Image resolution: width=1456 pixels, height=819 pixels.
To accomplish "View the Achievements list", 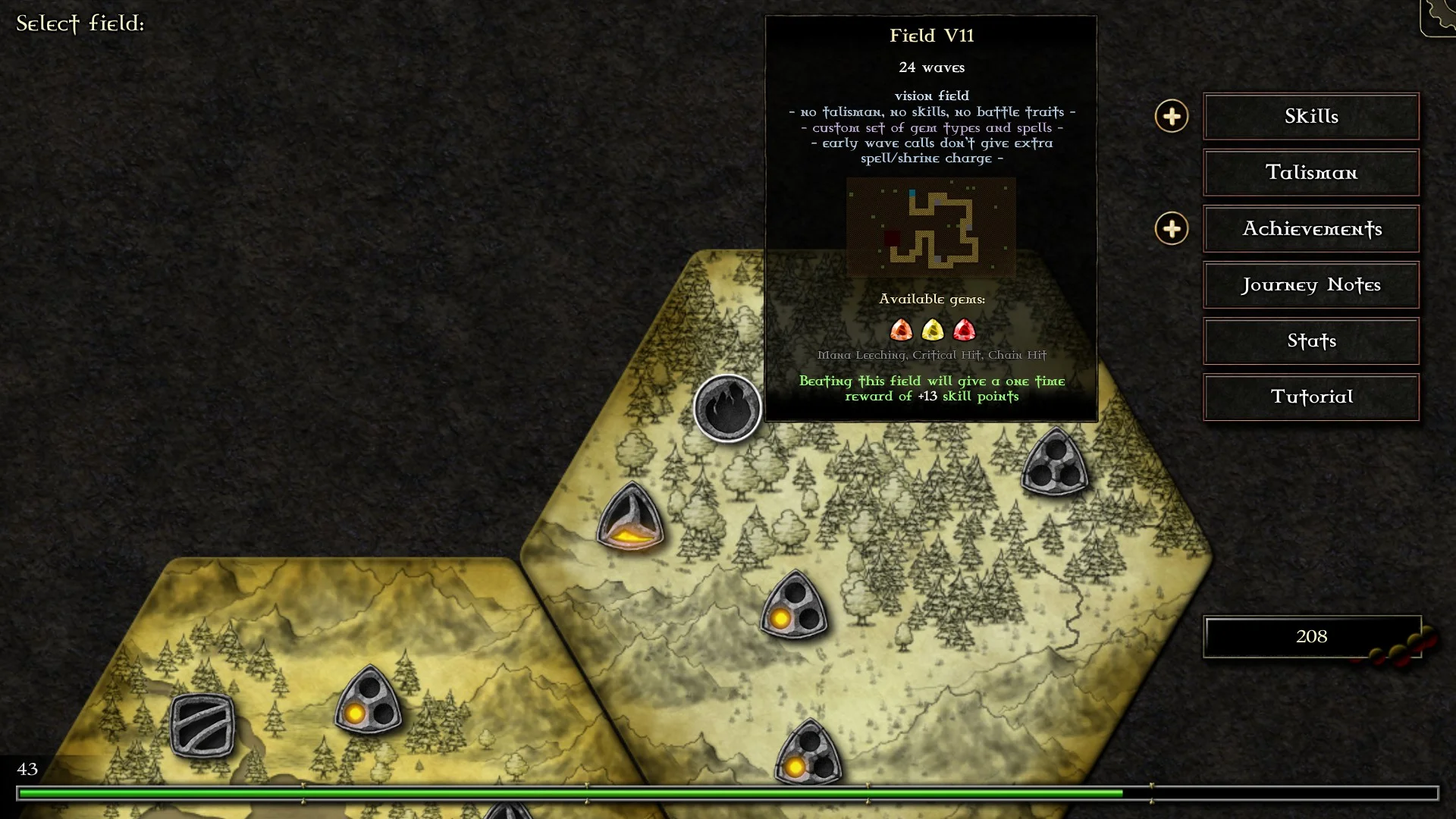I will point(1310,229).
